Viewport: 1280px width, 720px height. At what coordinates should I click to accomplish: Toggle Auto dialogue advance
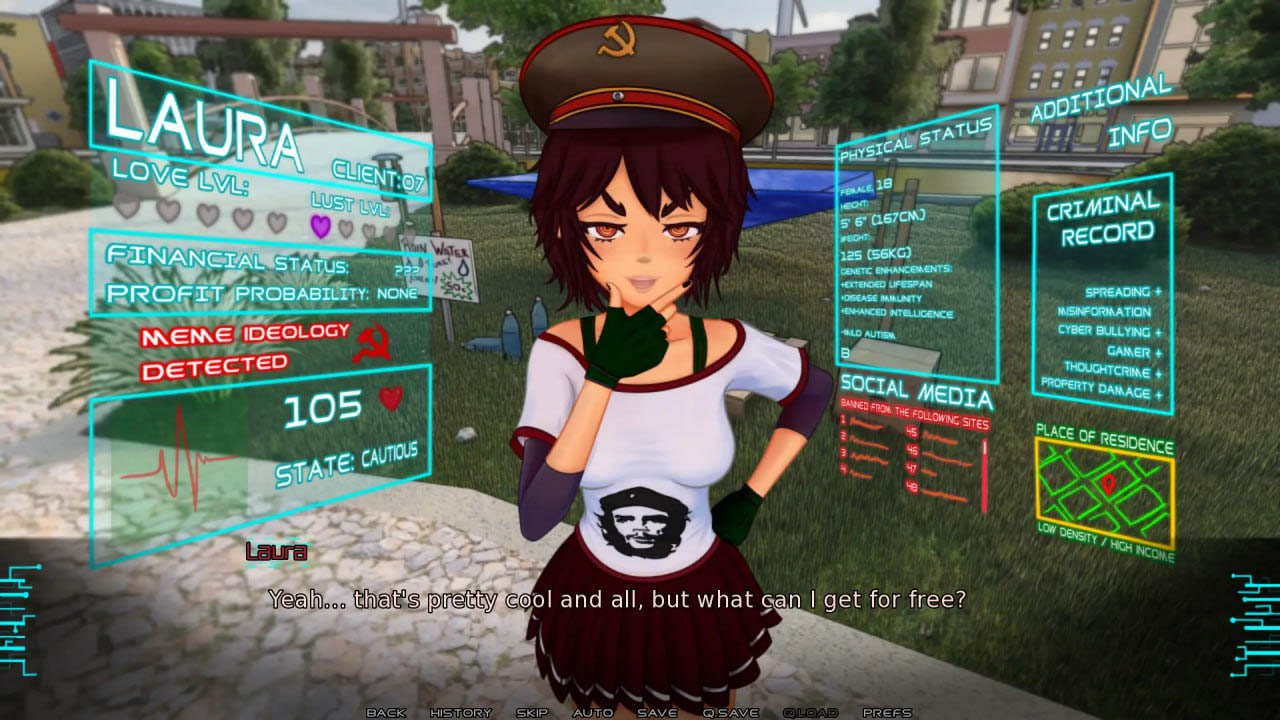pos(592,712)
